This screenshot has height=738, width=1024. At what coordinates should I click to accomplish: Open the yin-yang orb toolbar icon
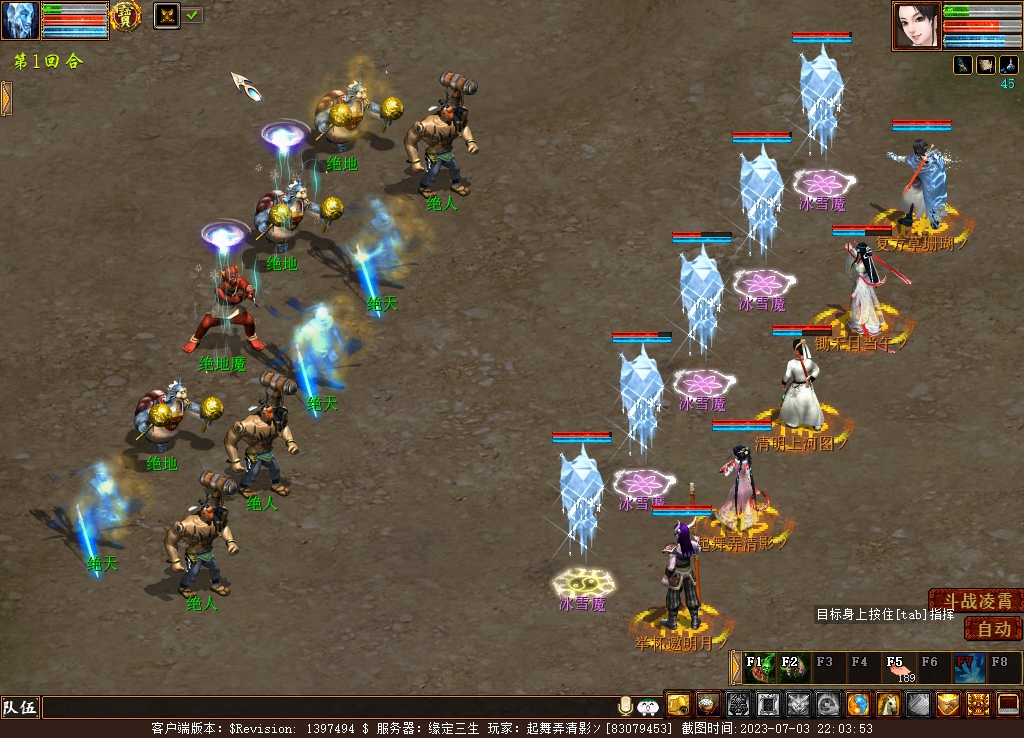(858, 705)
